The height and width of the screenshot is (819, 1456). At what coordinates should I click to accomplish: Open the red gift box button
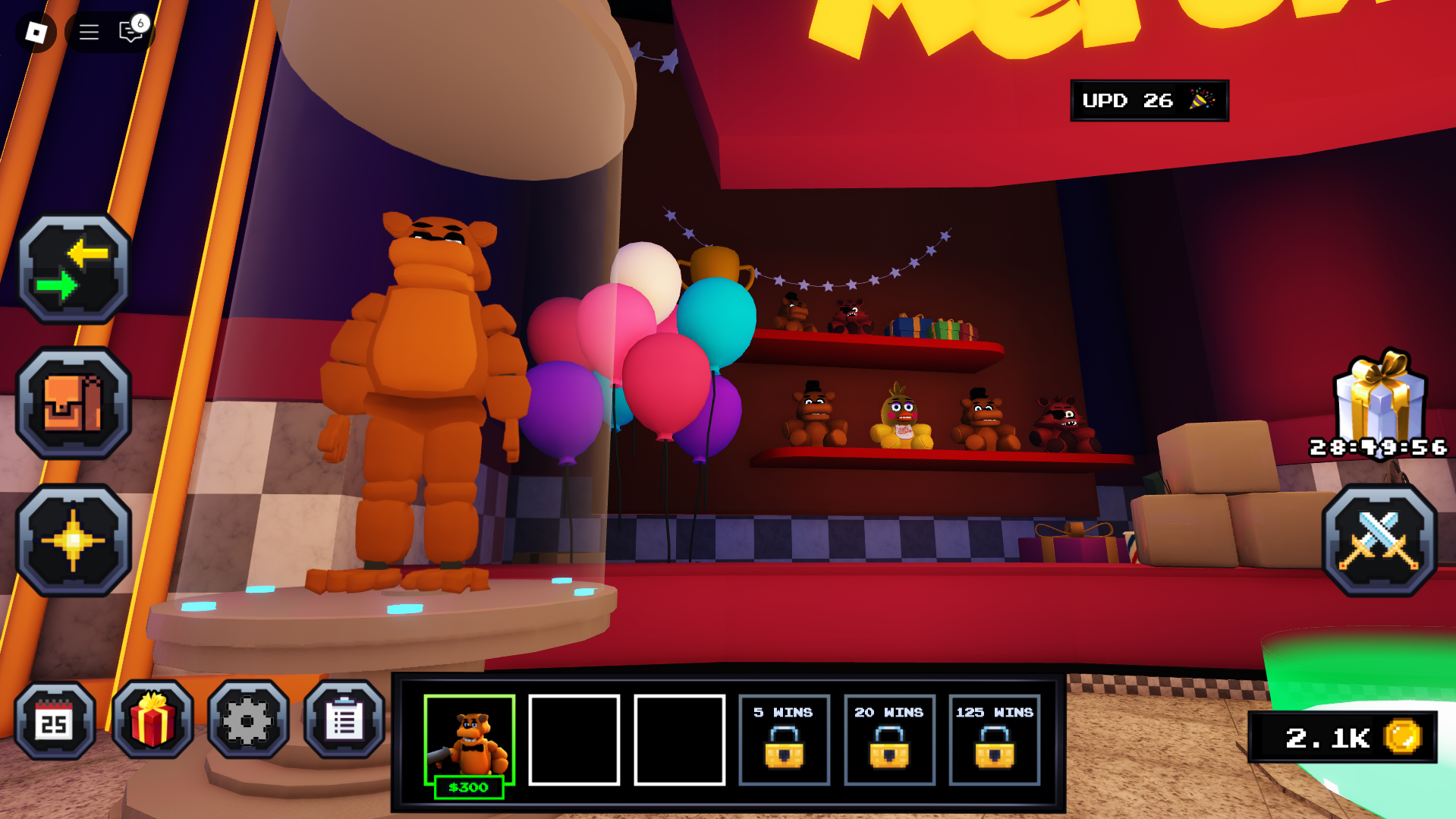(x=153, y=720)
